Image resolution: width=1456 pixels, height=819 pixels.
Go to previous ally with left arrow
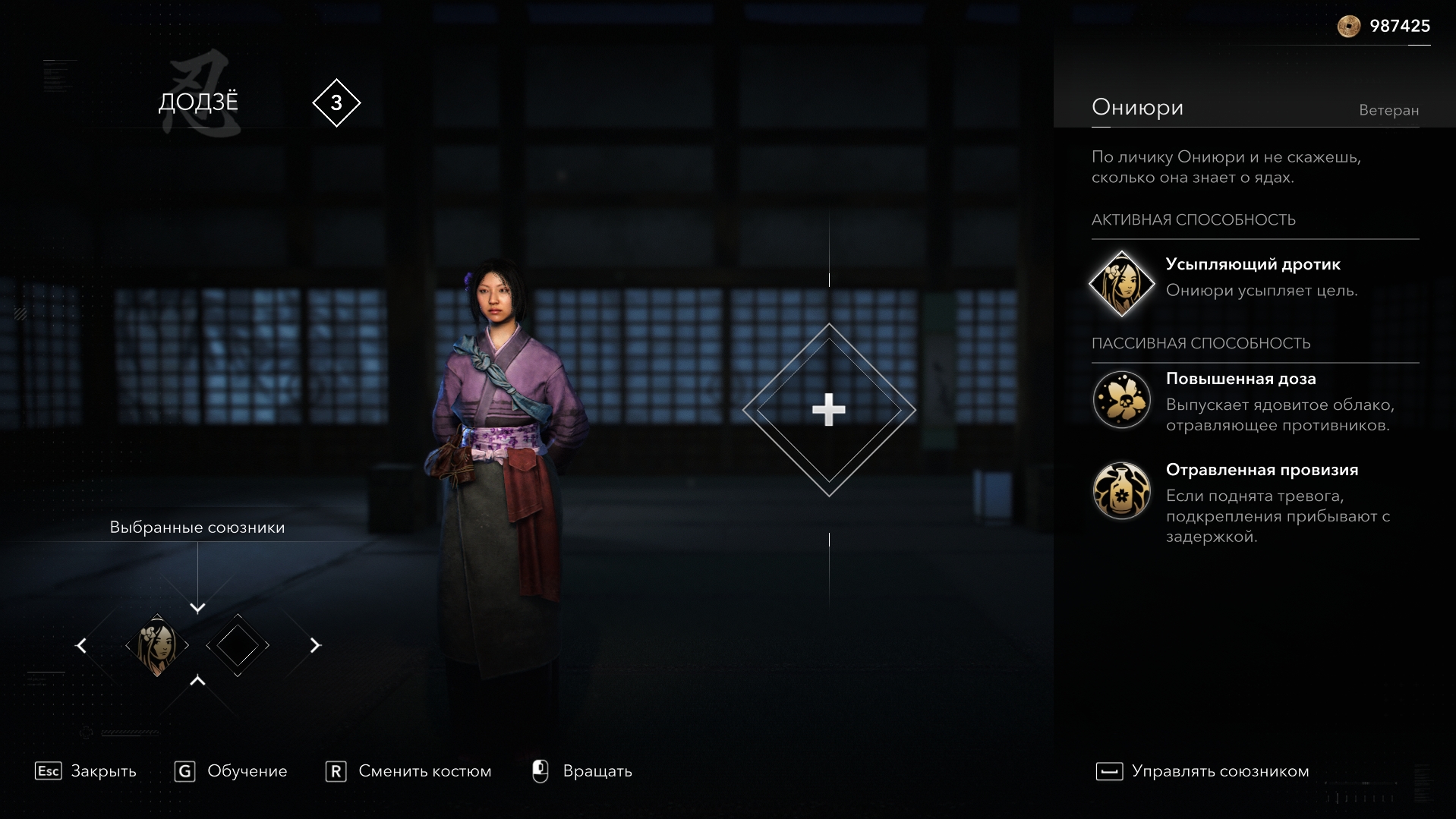coord(81,646)
